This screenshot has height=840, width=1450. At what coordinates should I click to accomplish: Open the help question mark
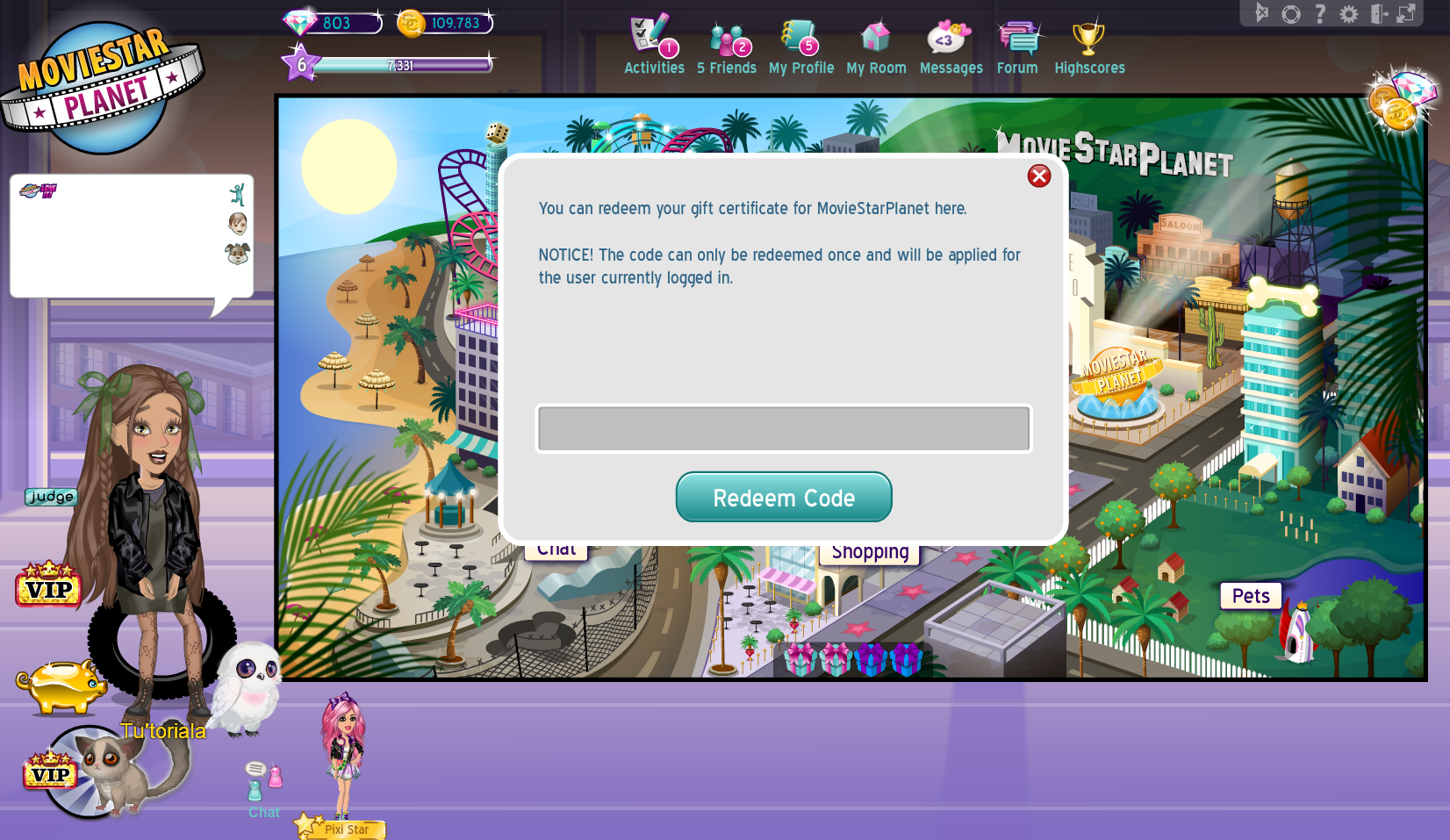pos(1319,14)
